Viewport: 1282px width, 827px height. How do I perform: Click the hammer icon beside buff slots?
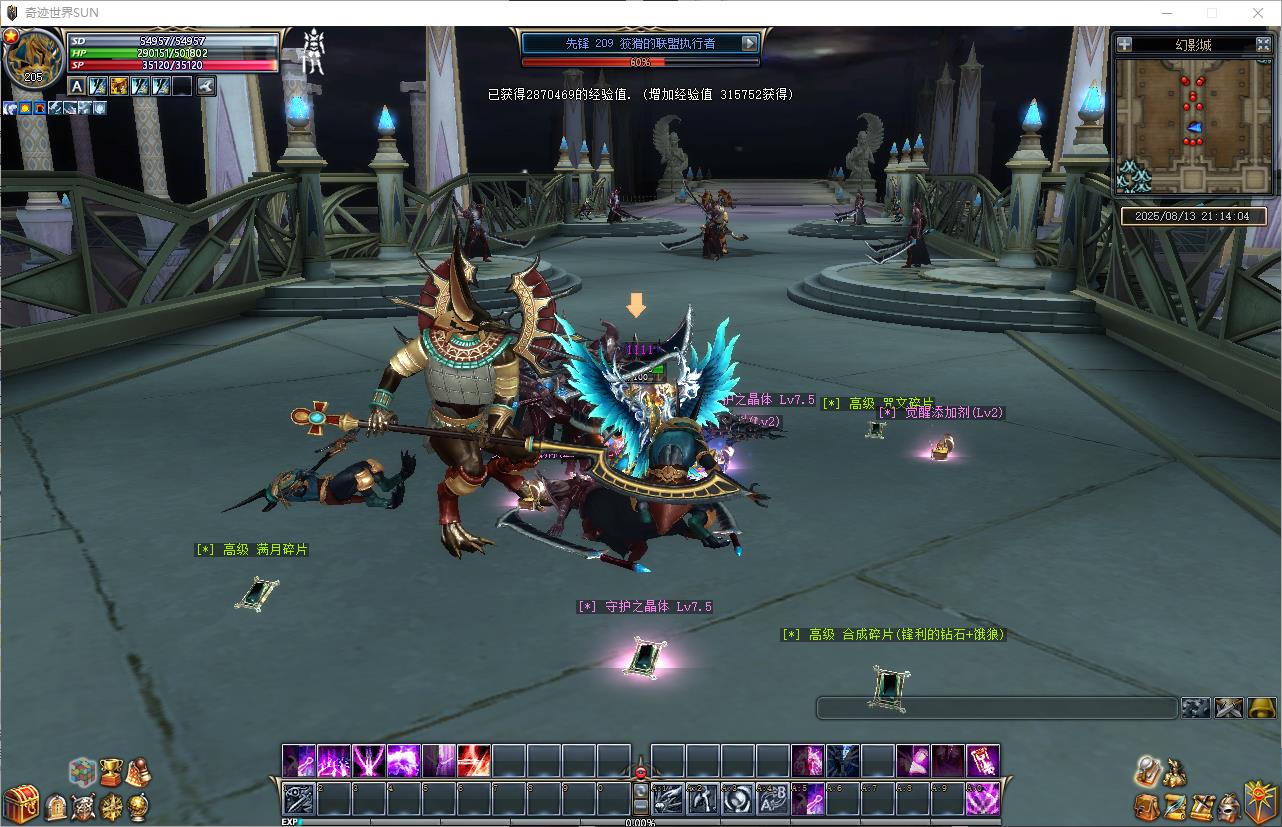tap(207, 86)
